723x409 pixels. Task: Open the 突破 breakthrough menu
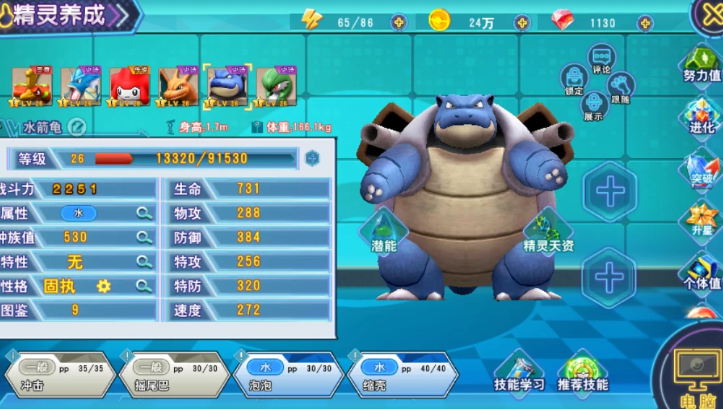702,167
